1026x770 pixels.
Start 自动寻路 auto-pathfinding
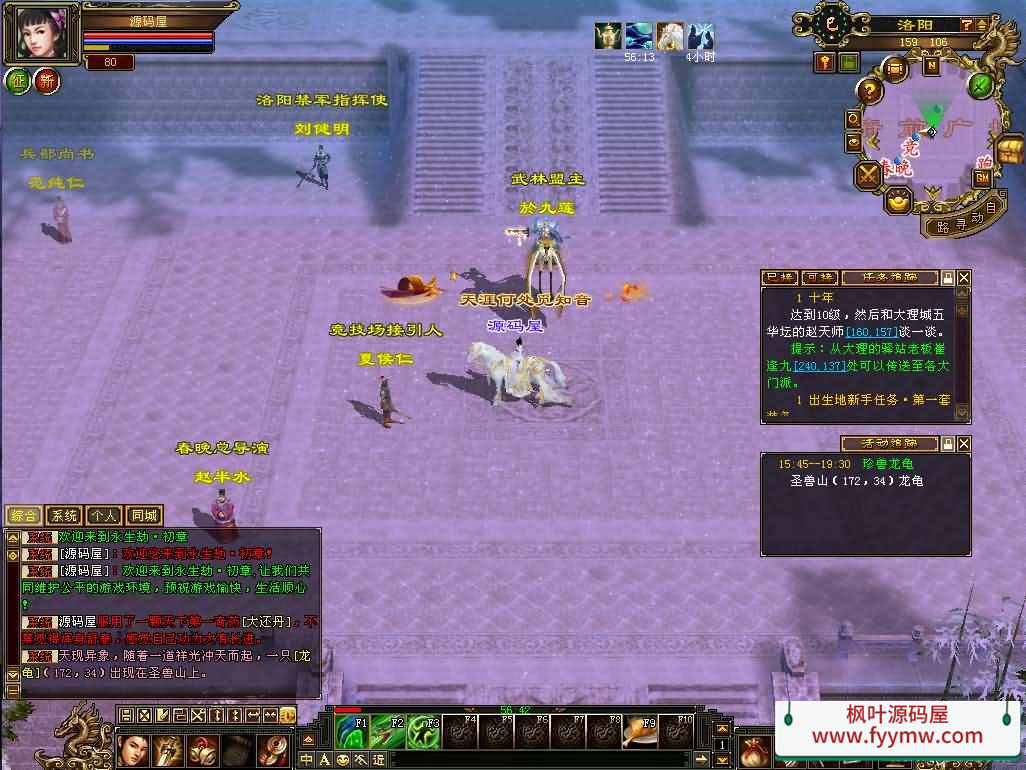pos(964,220)
